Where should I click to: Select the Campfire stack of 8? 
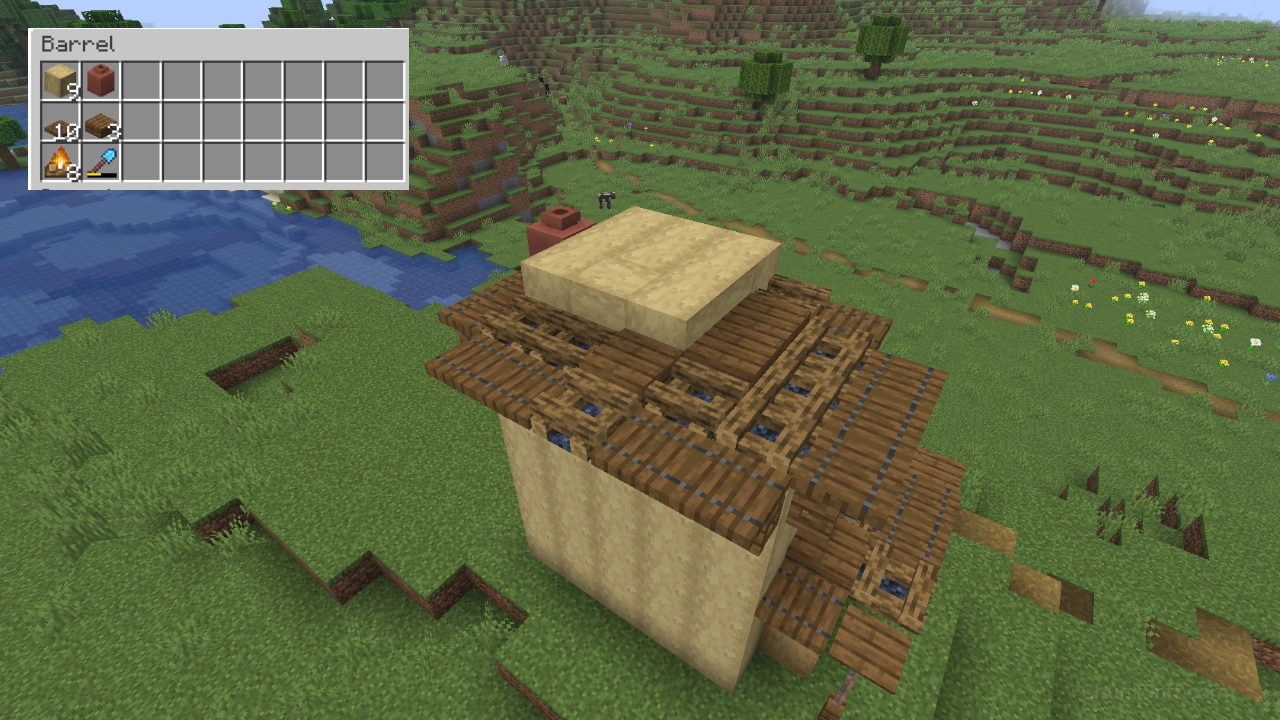tap(58, 164)
